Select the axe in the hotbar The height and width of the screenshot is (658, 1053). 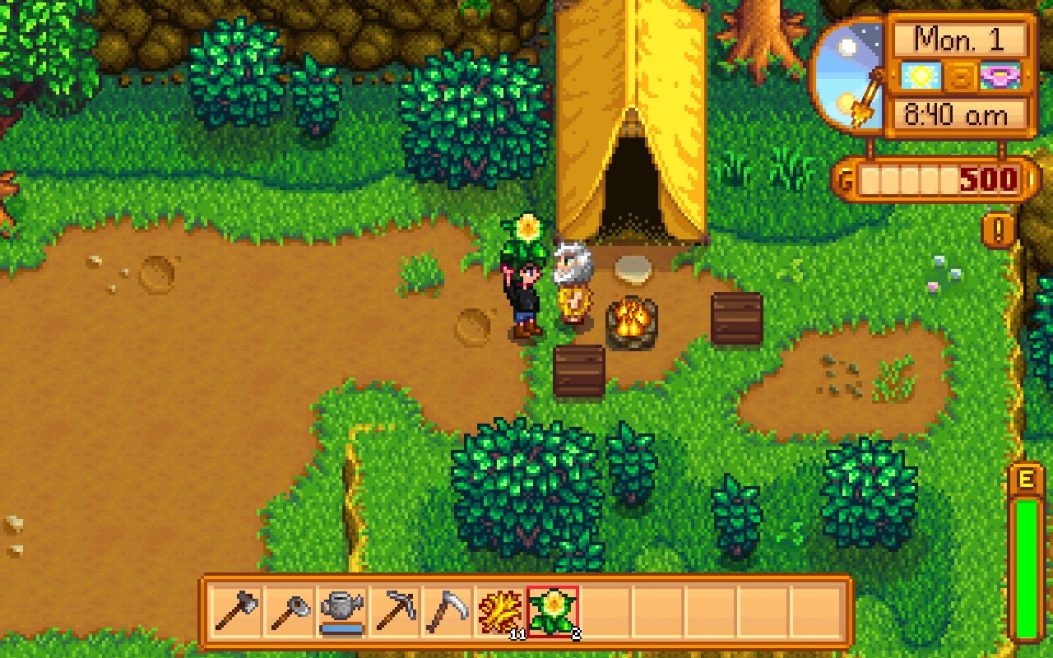[237, 610]
